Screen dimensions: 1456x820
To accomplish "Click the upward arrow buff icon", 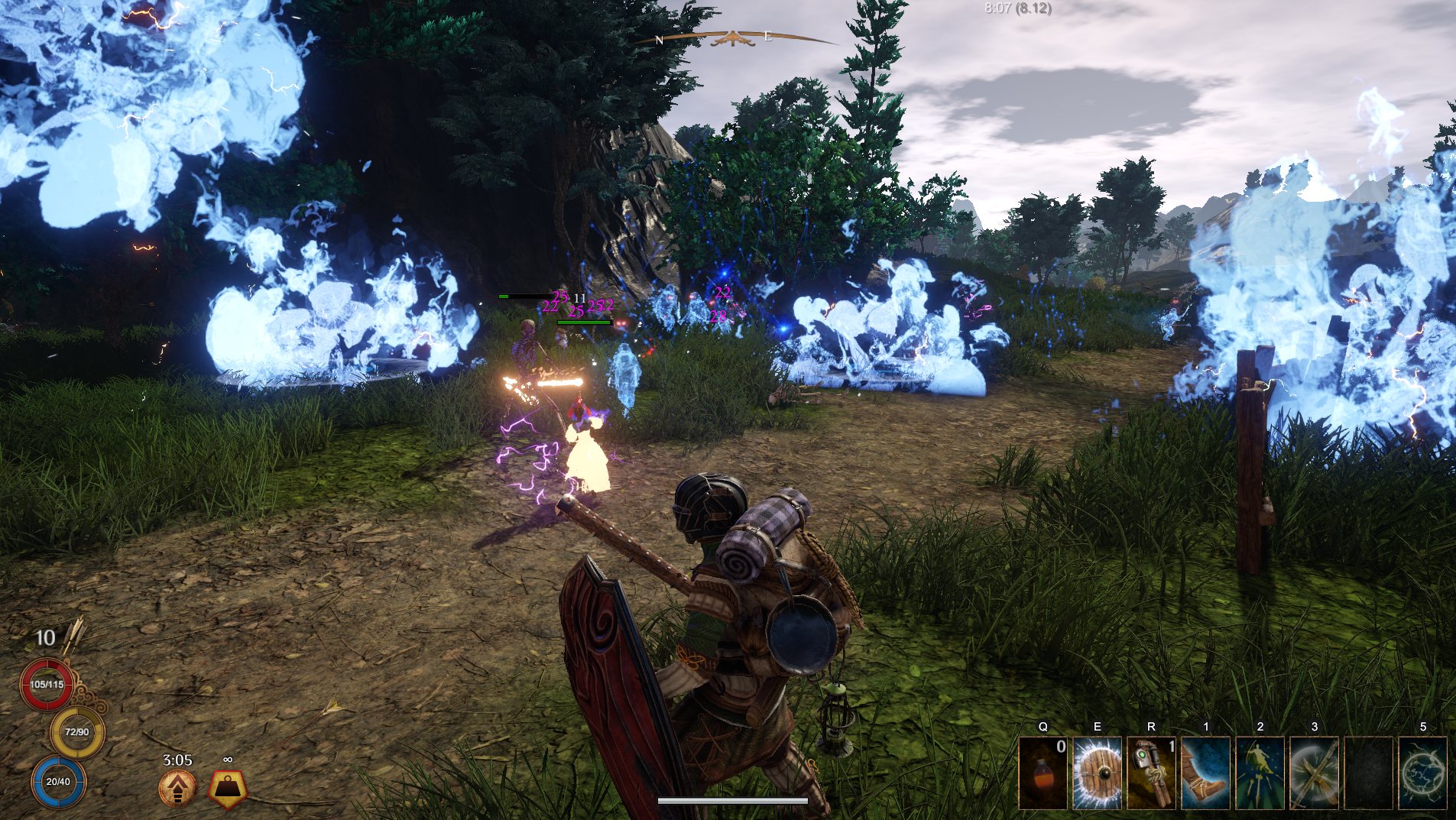I will coord(177,789).
